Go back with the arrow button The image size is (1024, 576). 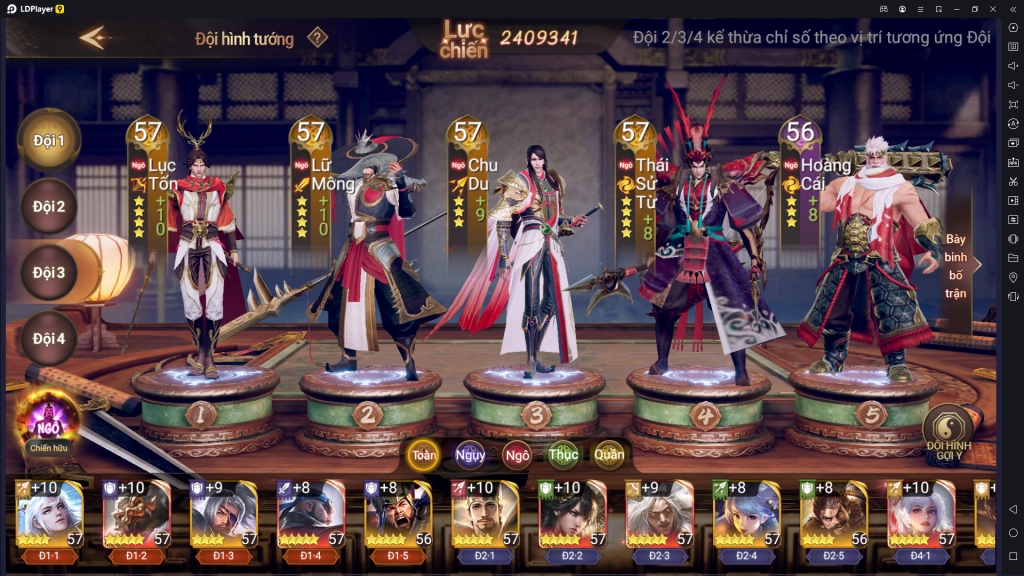point(93,38)
